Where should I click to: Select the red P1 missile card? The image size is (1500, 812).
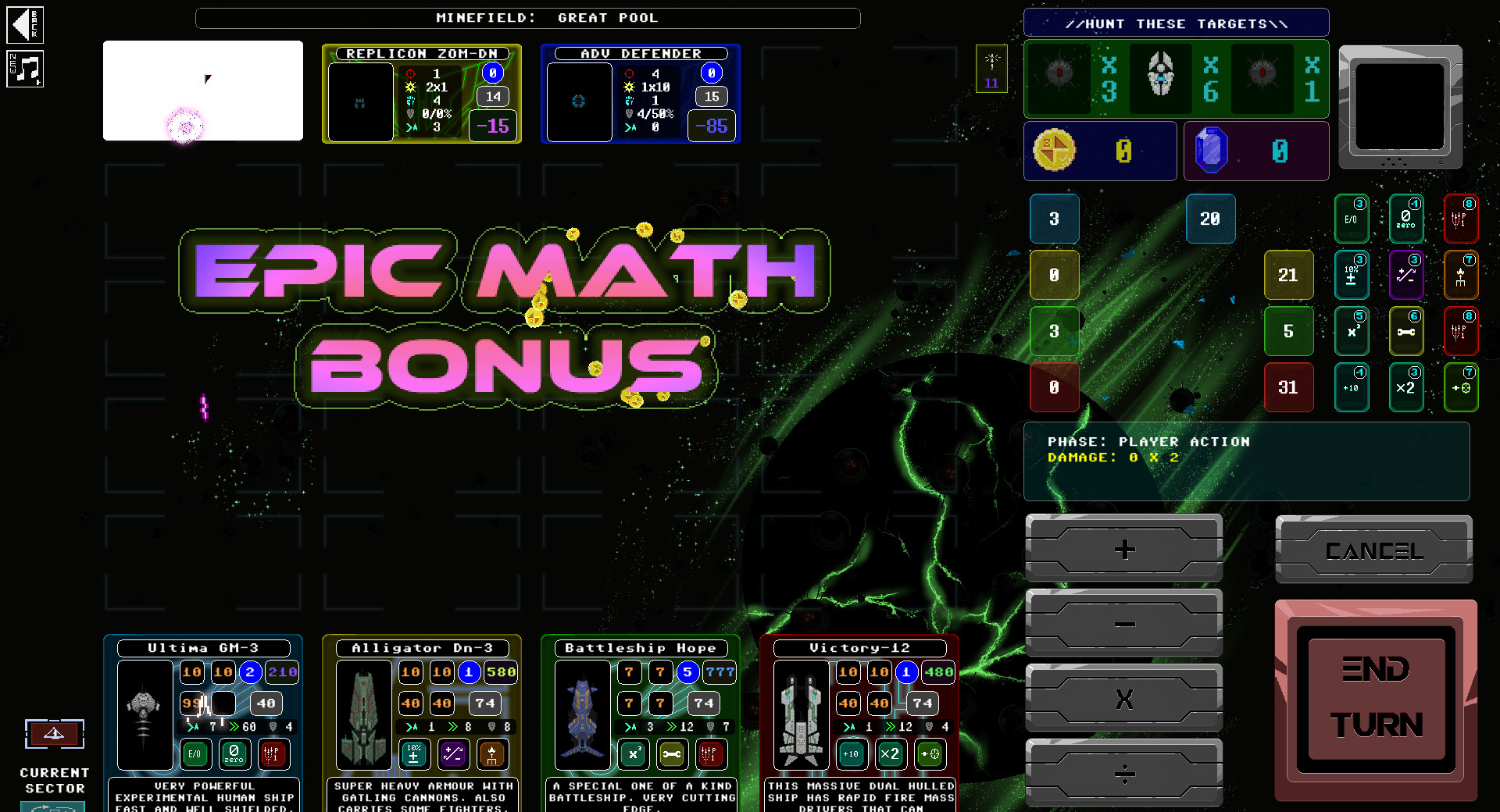tap(1461, 219)
